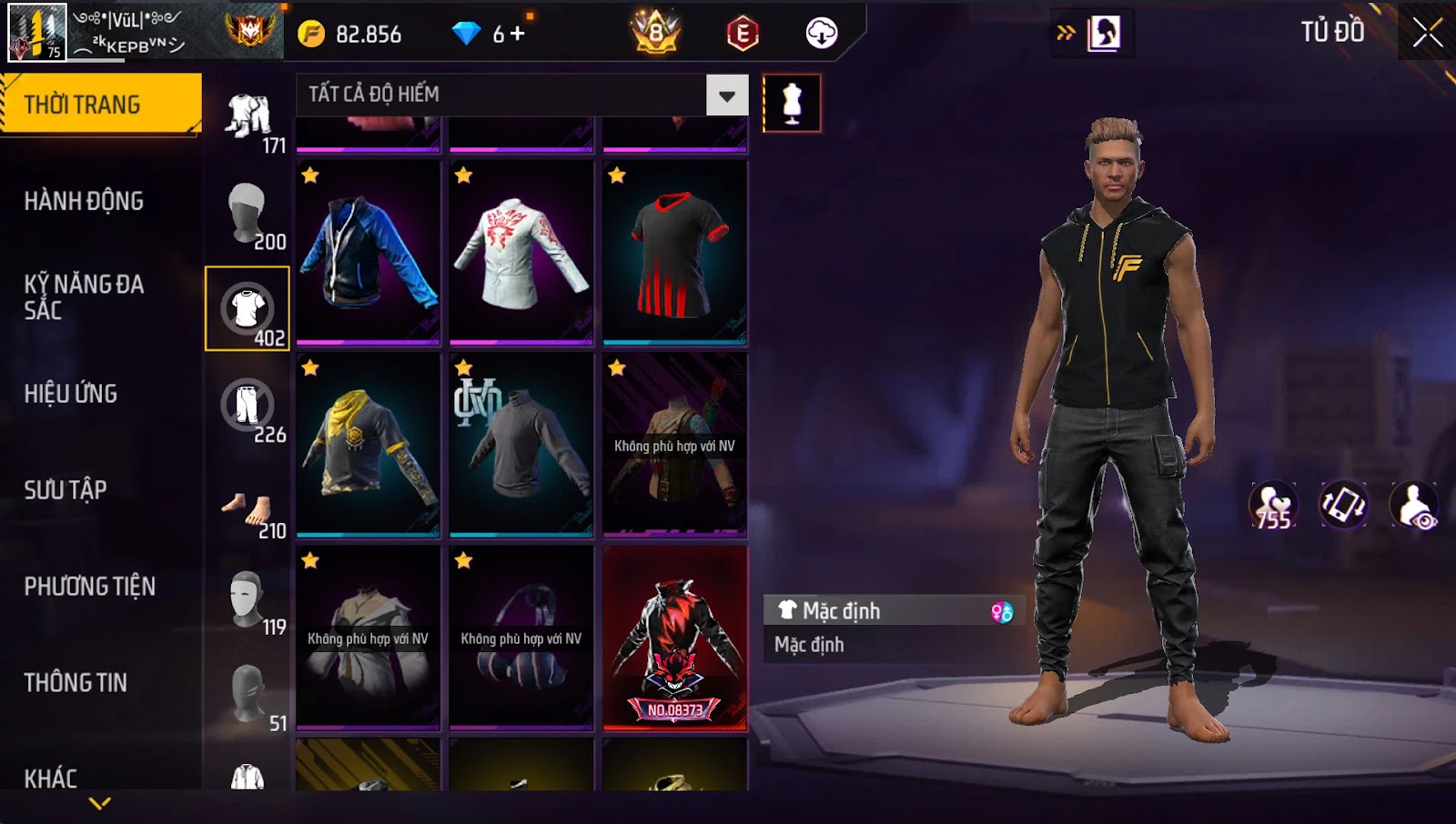Switch to the pants category icon

(247, 407)
